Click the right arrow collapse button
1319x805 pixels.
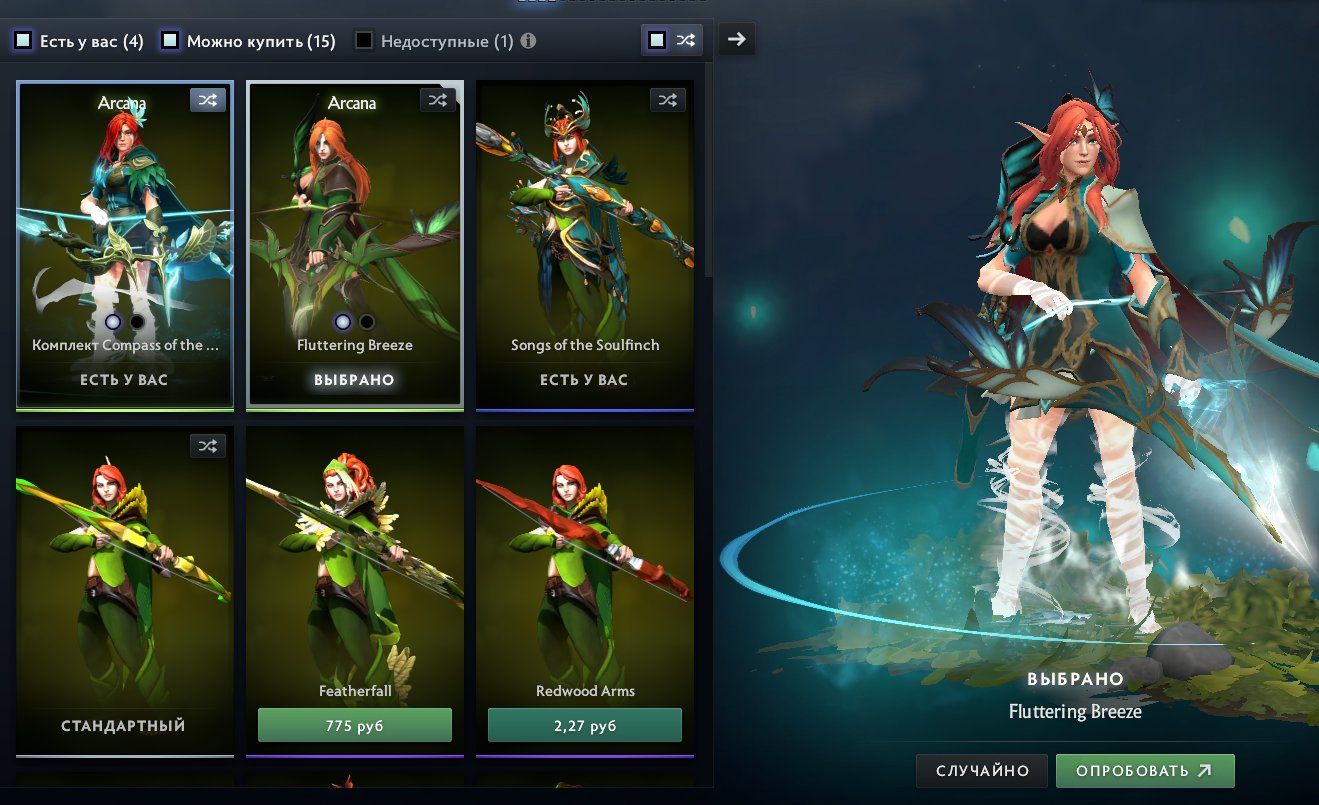737,39
